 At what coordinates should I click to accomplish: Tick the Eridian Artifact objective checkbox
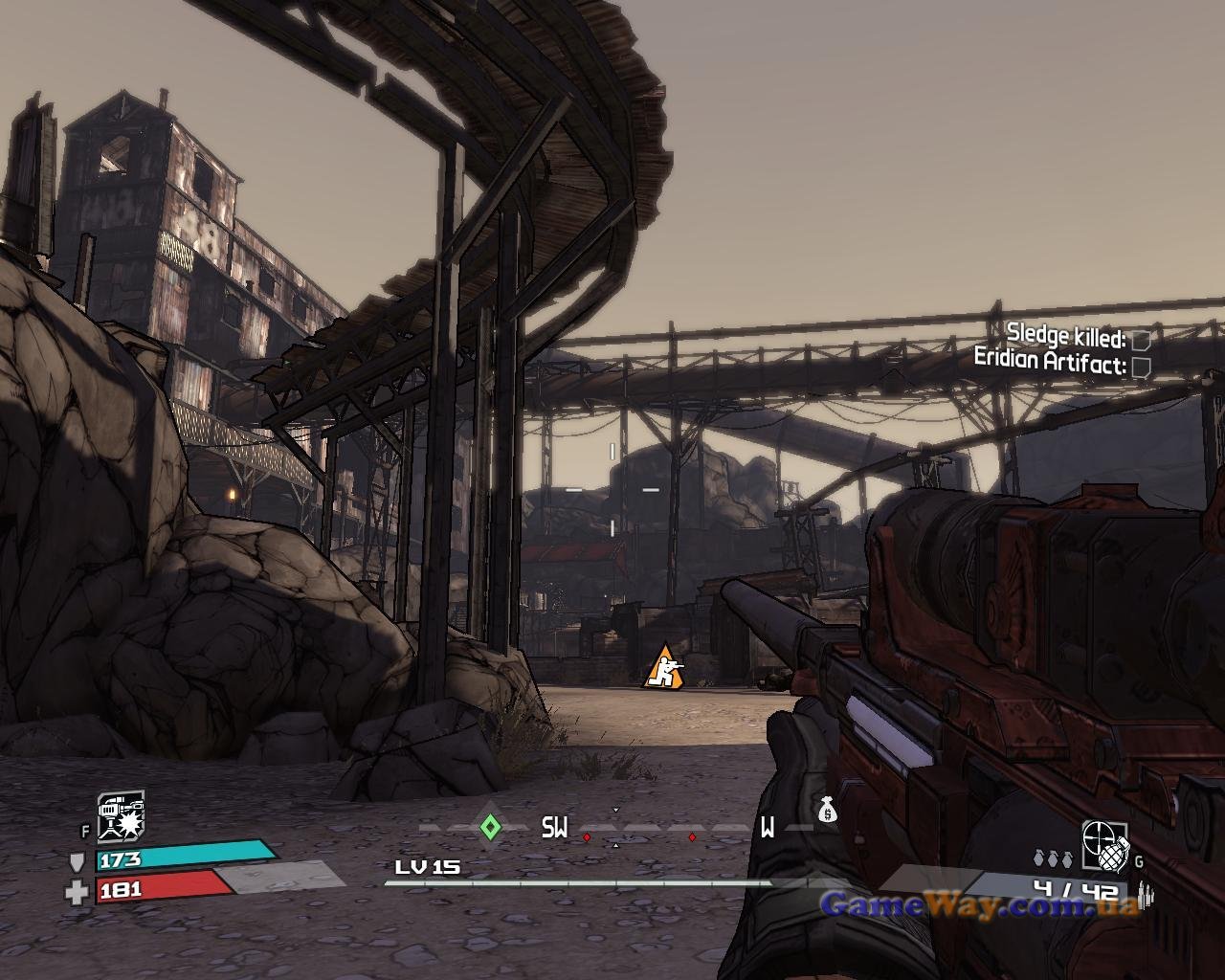(x=1141, y=366)
